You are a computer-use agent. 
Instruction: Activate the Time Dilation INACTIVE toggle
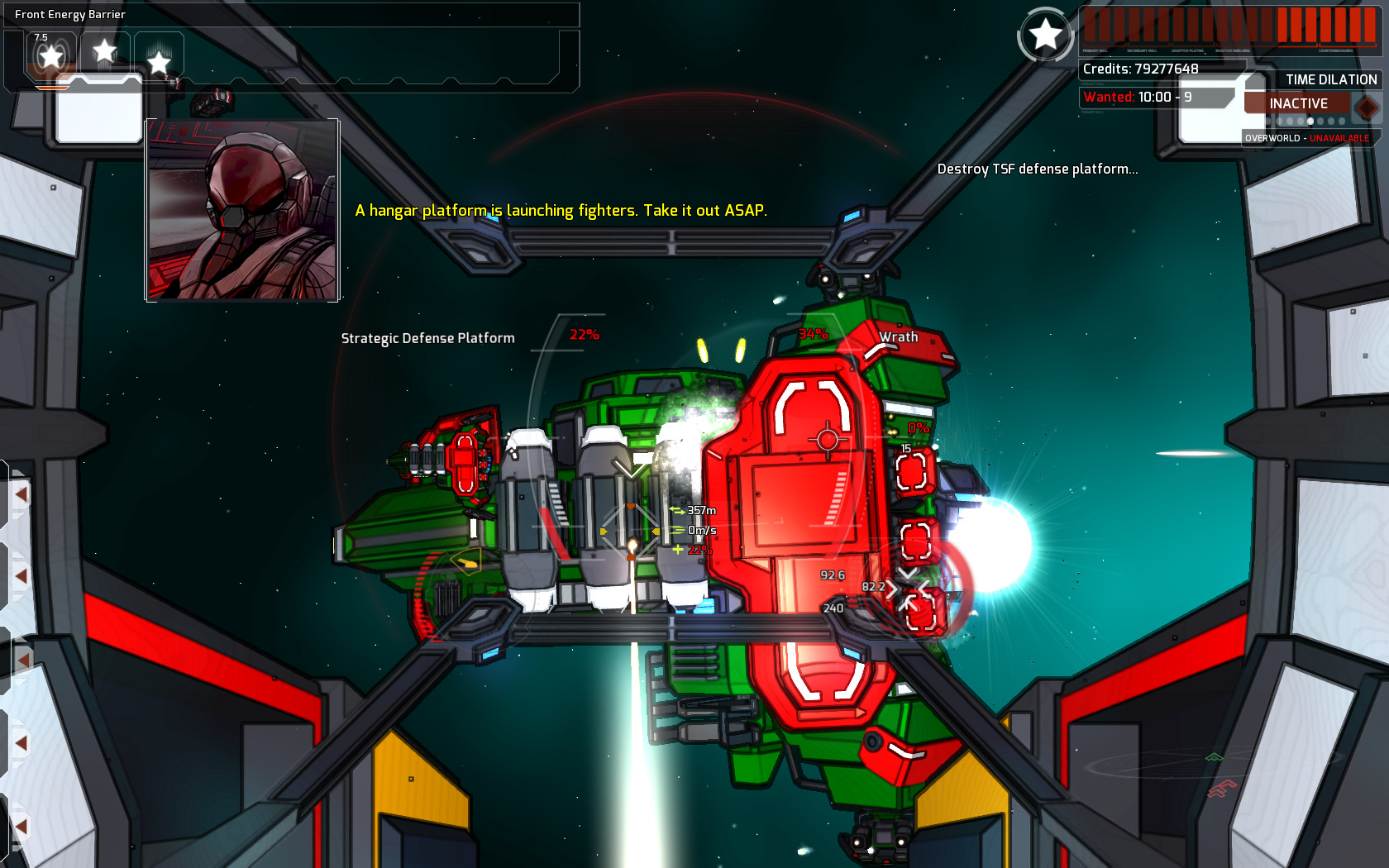pyautogui.click(x=1296, y=103)
